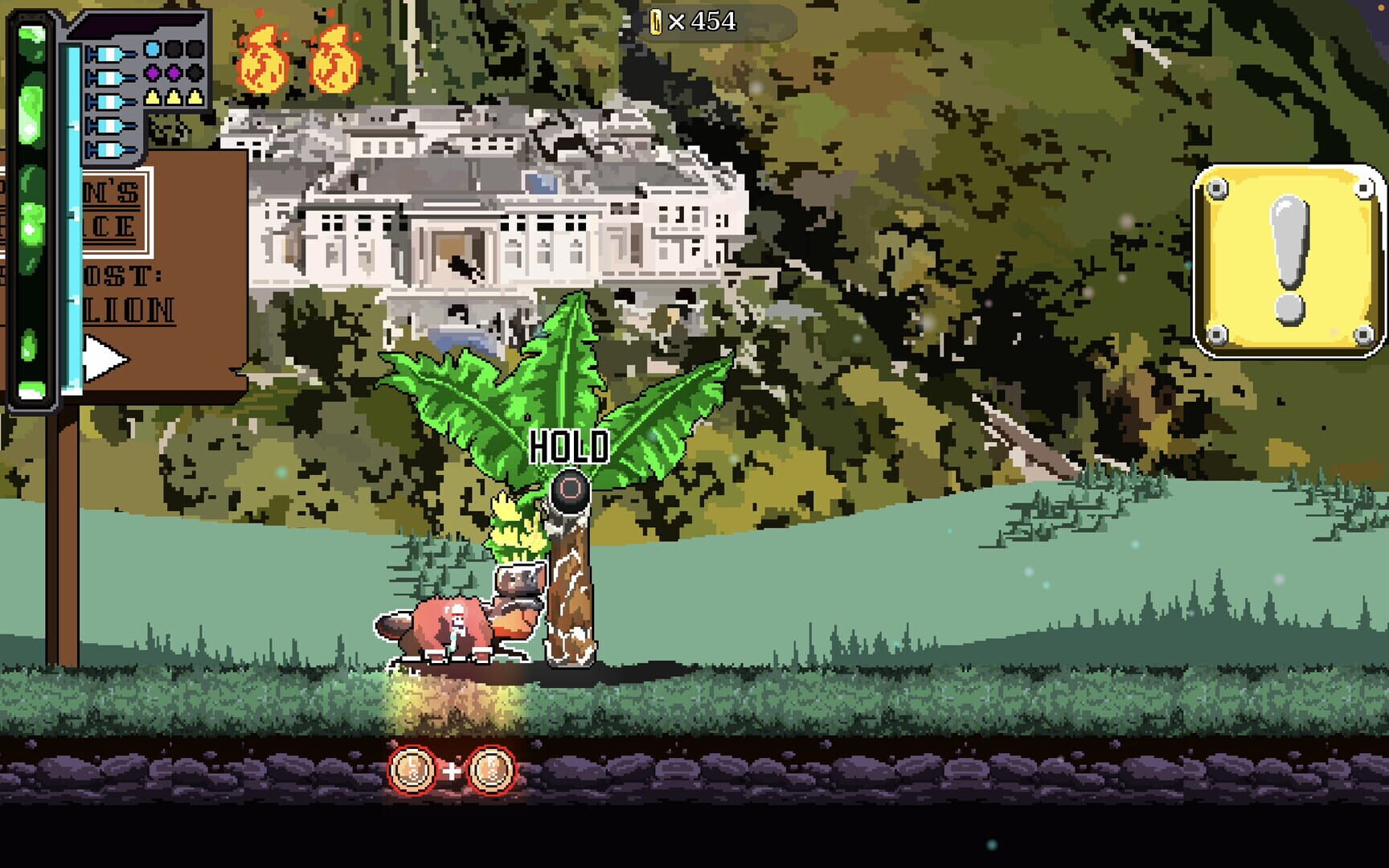This screenshot has width=1389, height=868.
Task: Click the plus between the coin prompts
Action: (451, 770)
